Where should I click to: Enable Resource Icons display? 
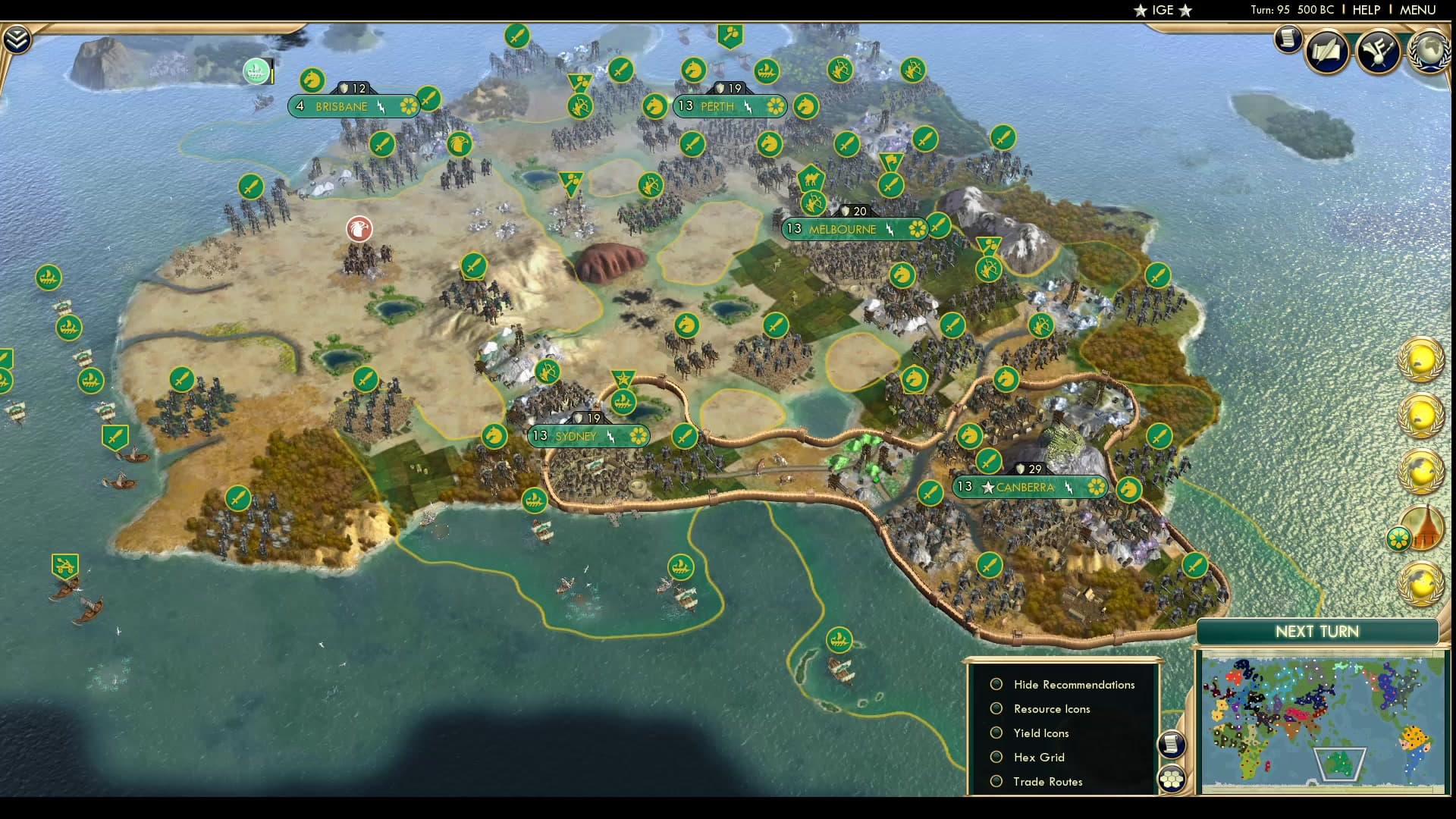coord(996,708)
